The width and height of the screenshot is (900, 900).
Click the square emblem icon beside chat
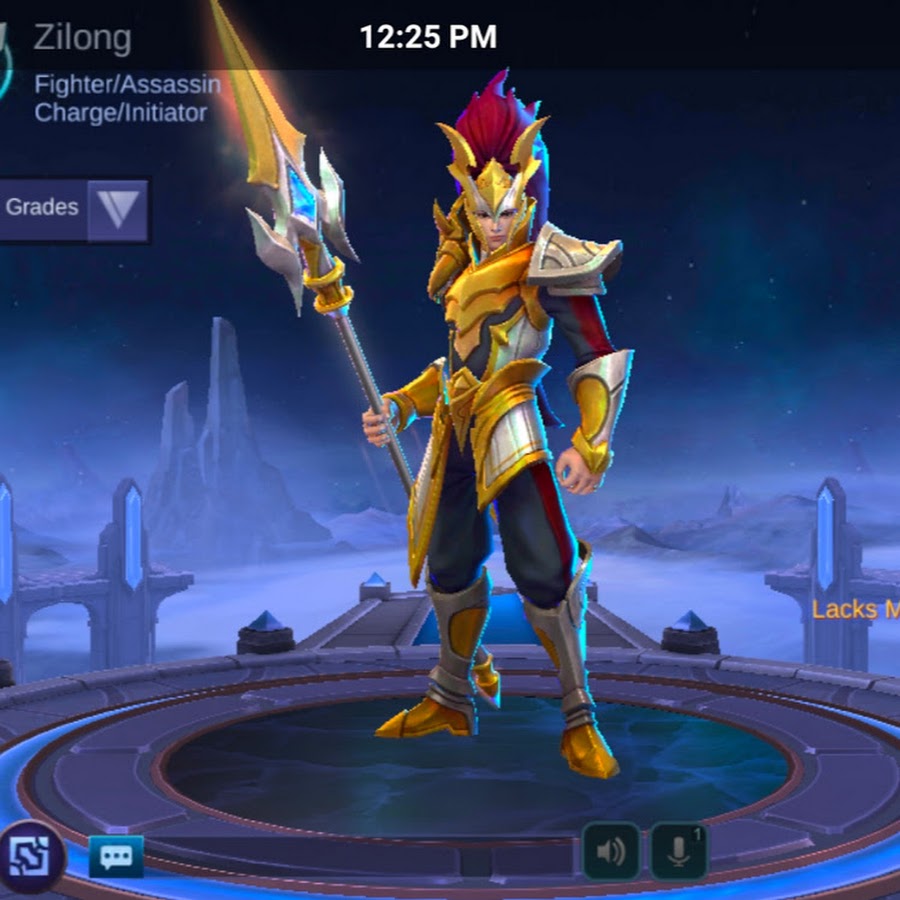pos(32,856)
